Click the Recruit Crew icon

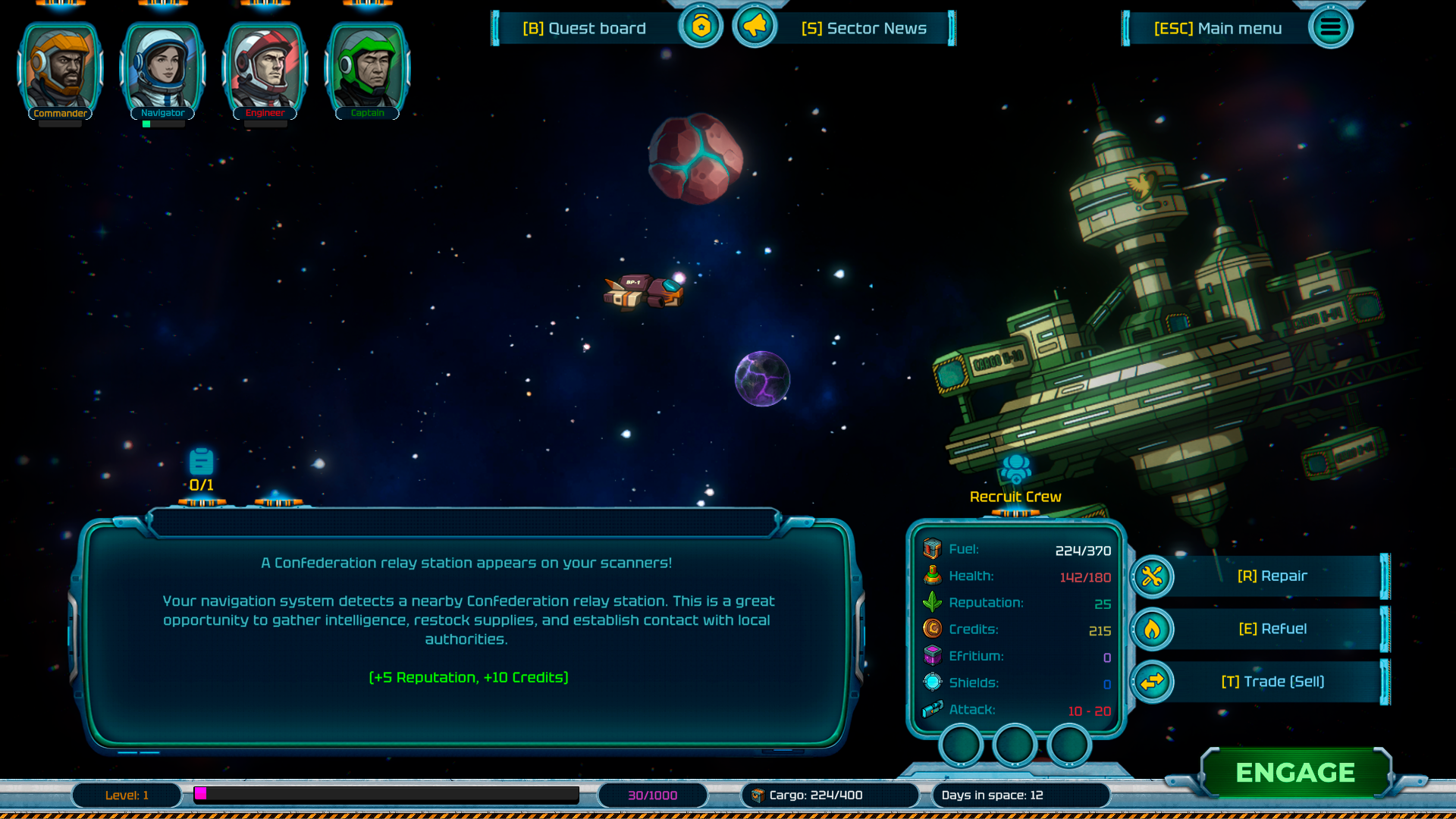(x=1015, y=469)
